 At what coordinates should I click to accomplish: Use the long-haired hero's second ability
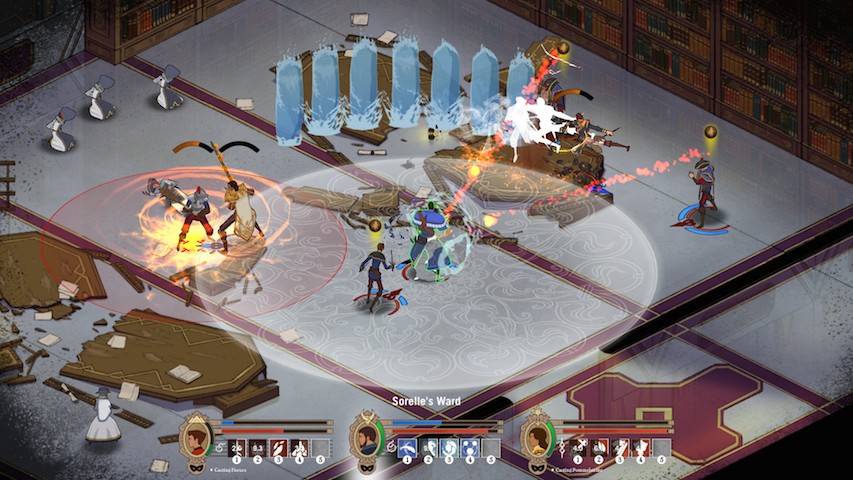coord(598,447)
